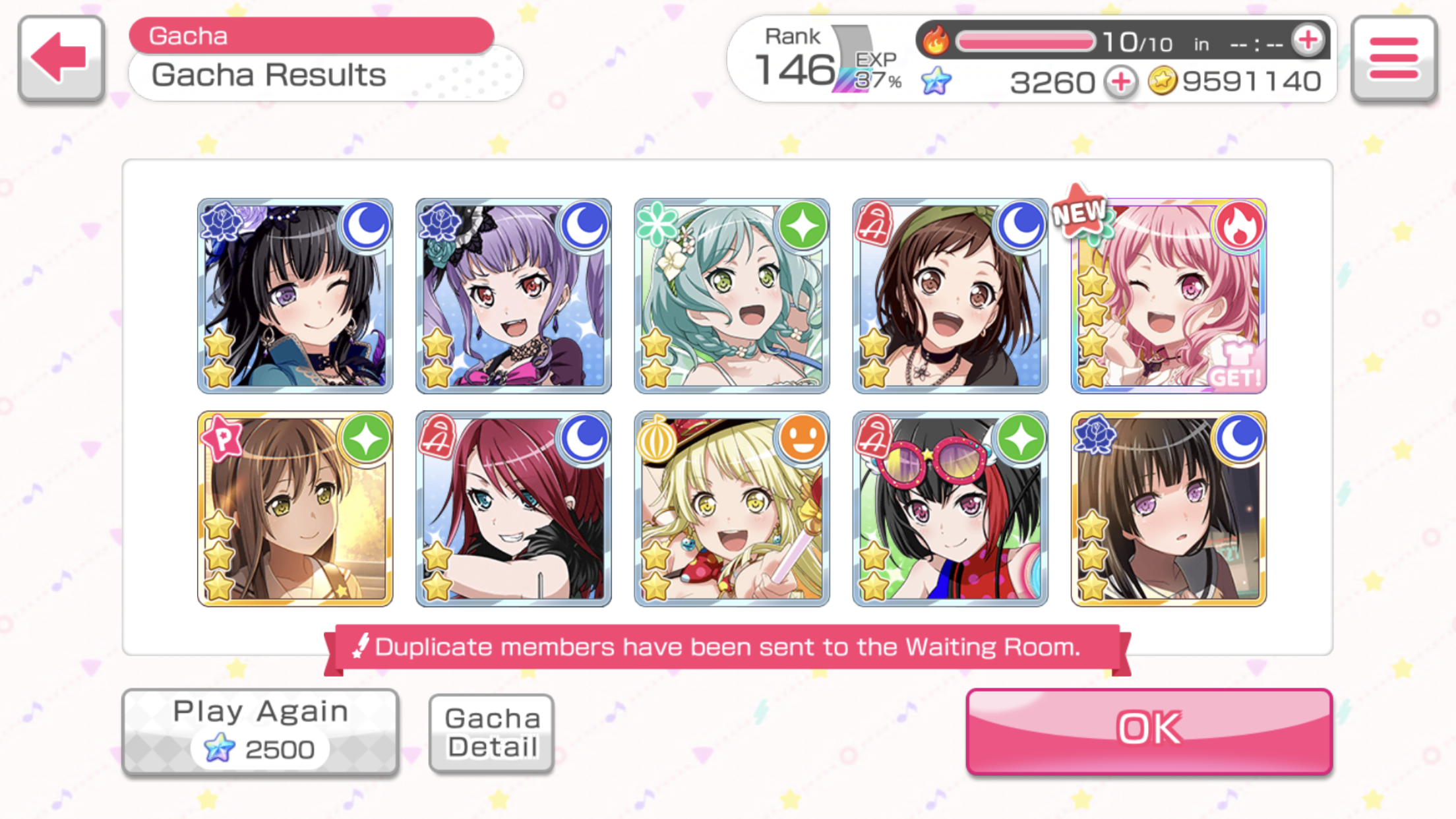Open Gacha Detail
Viewport: 1456px width, 819px height.
coord(491,733)
